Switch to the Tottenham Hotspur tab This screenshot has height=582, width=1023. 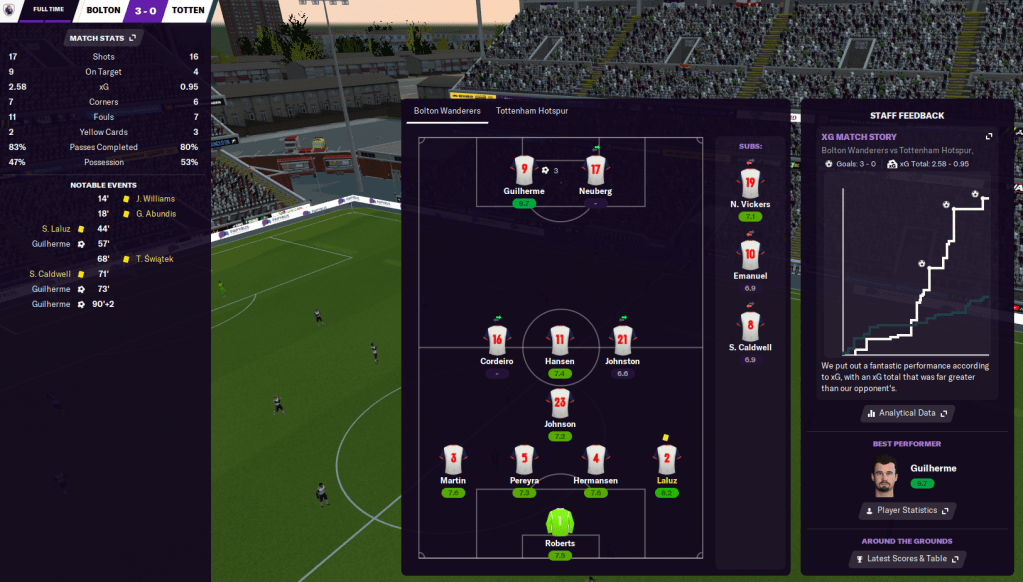tap(531, 111)
